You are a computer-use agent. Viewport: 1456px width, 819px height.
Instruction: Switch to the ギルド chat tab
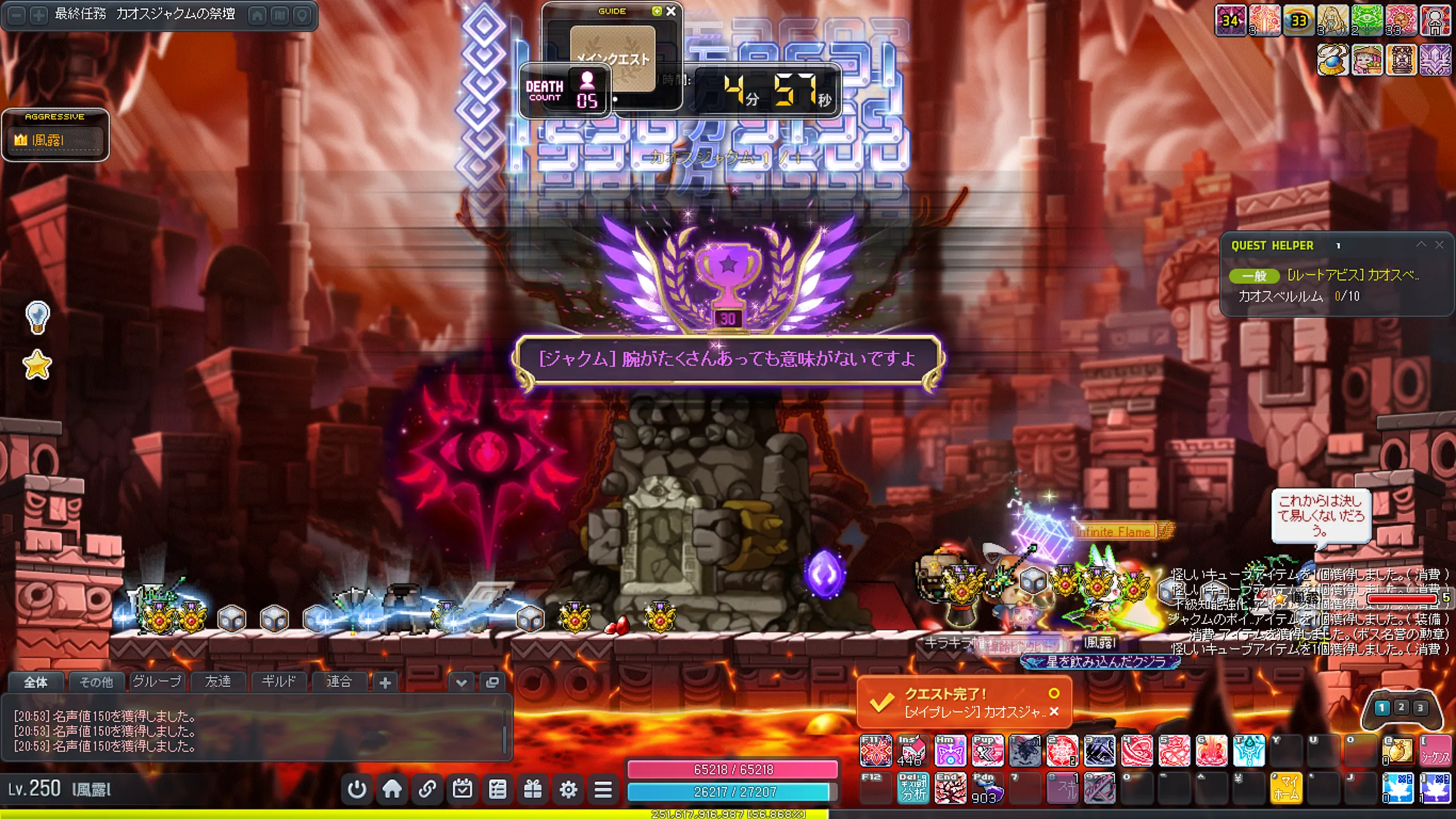(x=278, y=681)
